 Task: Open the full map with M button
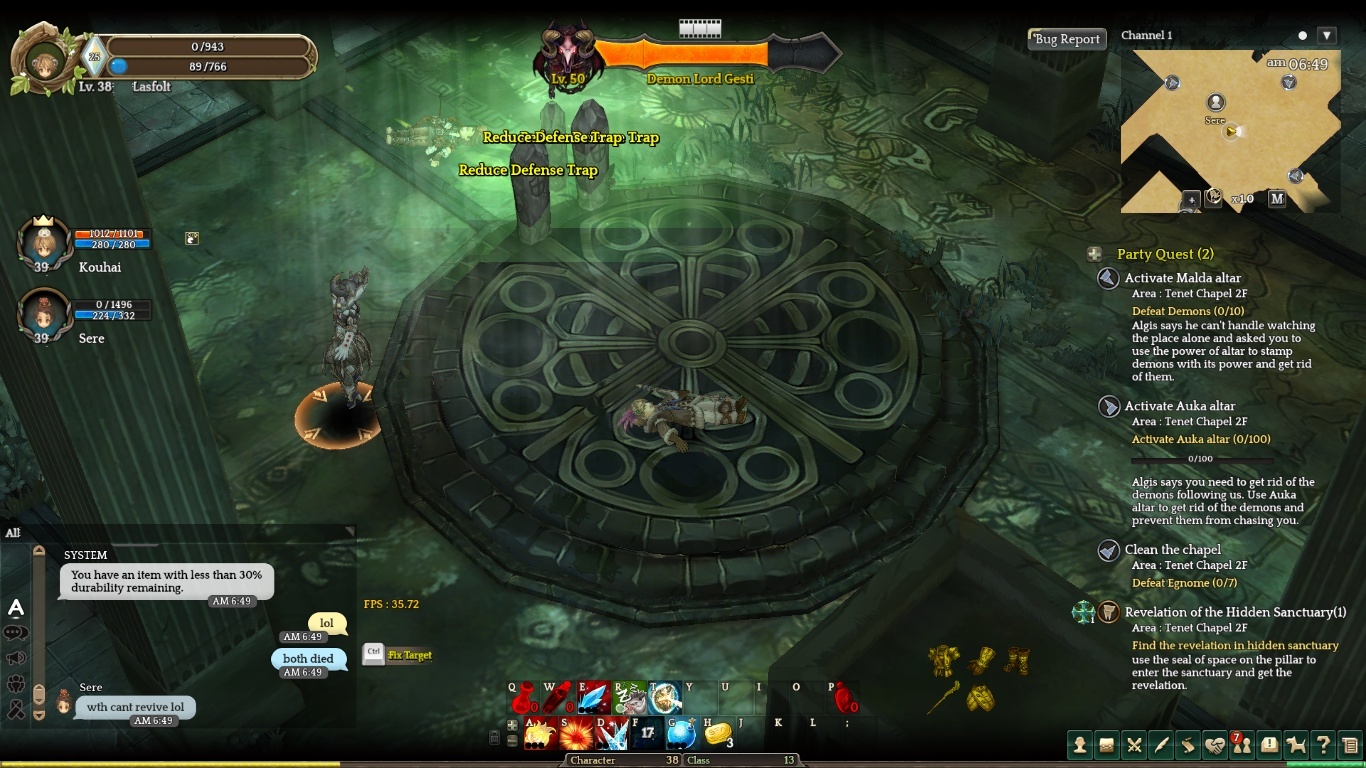tap(1277, 198)
